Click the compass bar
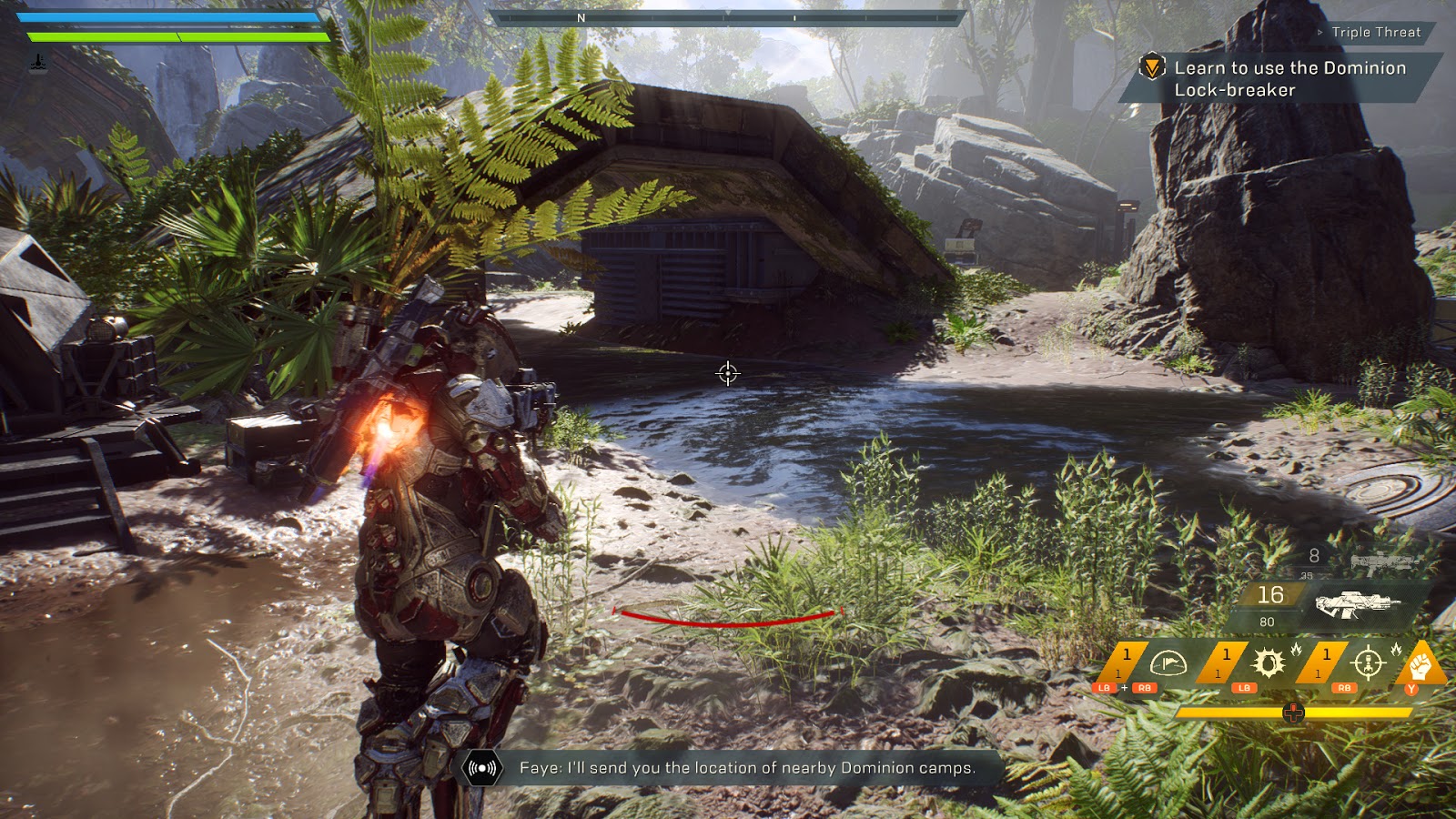The height and width of the screenshot is (819, 1456). click(x=726, y=17)
